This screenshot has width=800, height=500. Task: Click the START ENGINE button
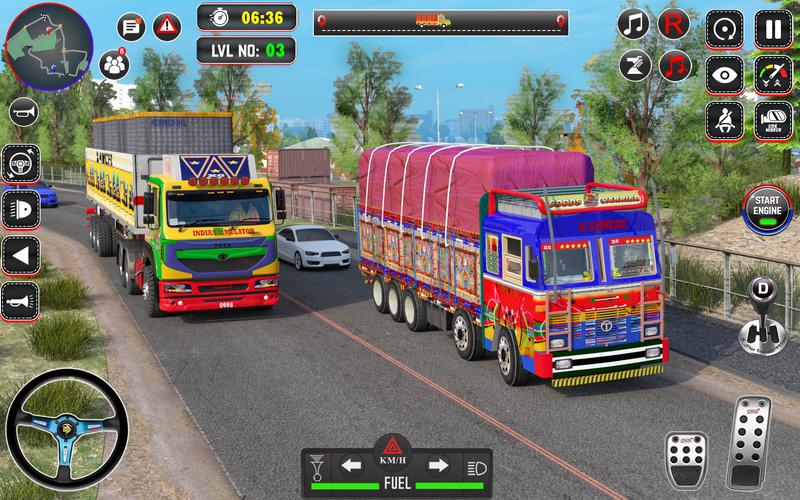coord(768,208)
